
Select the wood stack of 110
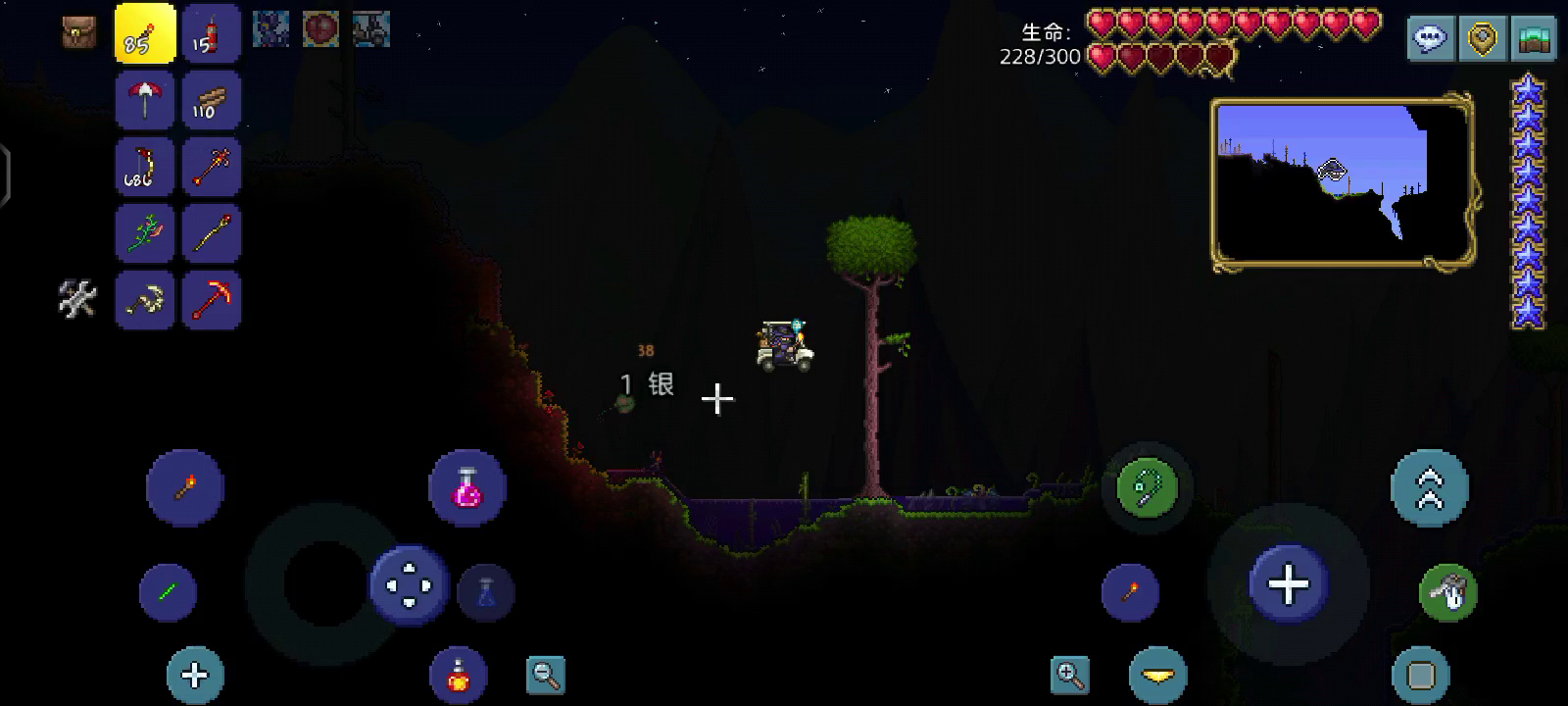(211, 99)
